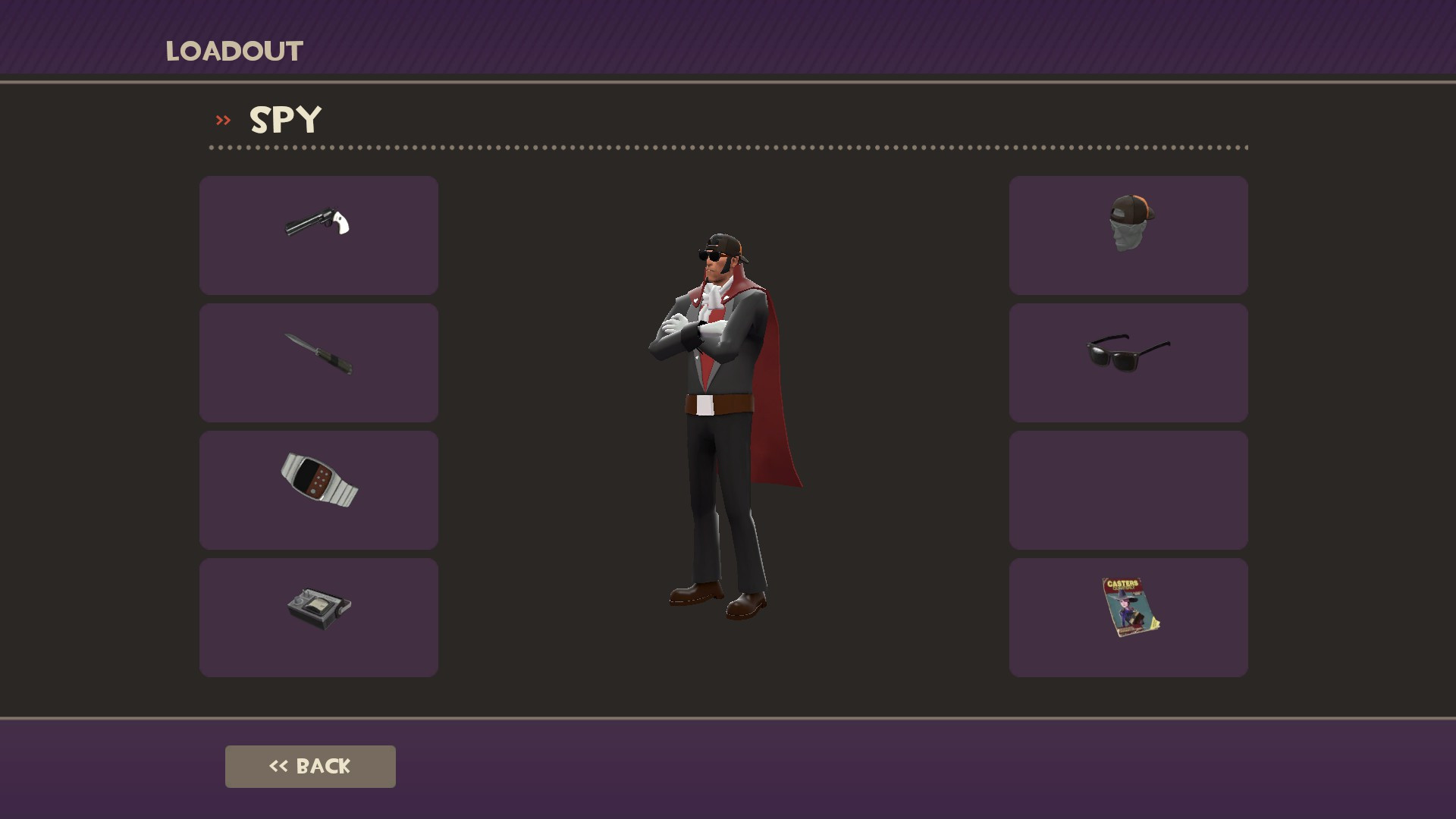Go back with the Back button

click(310, 766)
